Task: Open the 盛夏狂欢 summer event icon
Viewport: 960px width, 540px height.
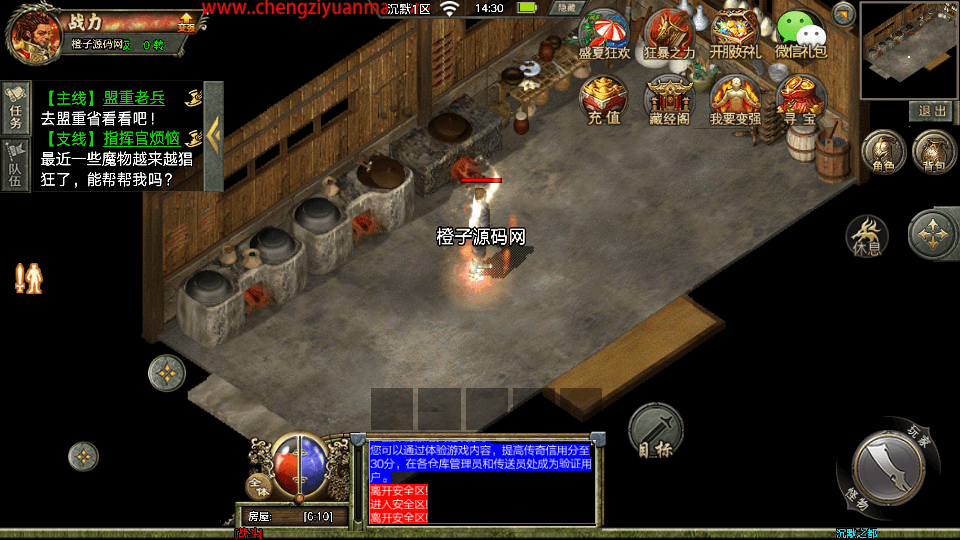Action: click(x=604, y=32)
